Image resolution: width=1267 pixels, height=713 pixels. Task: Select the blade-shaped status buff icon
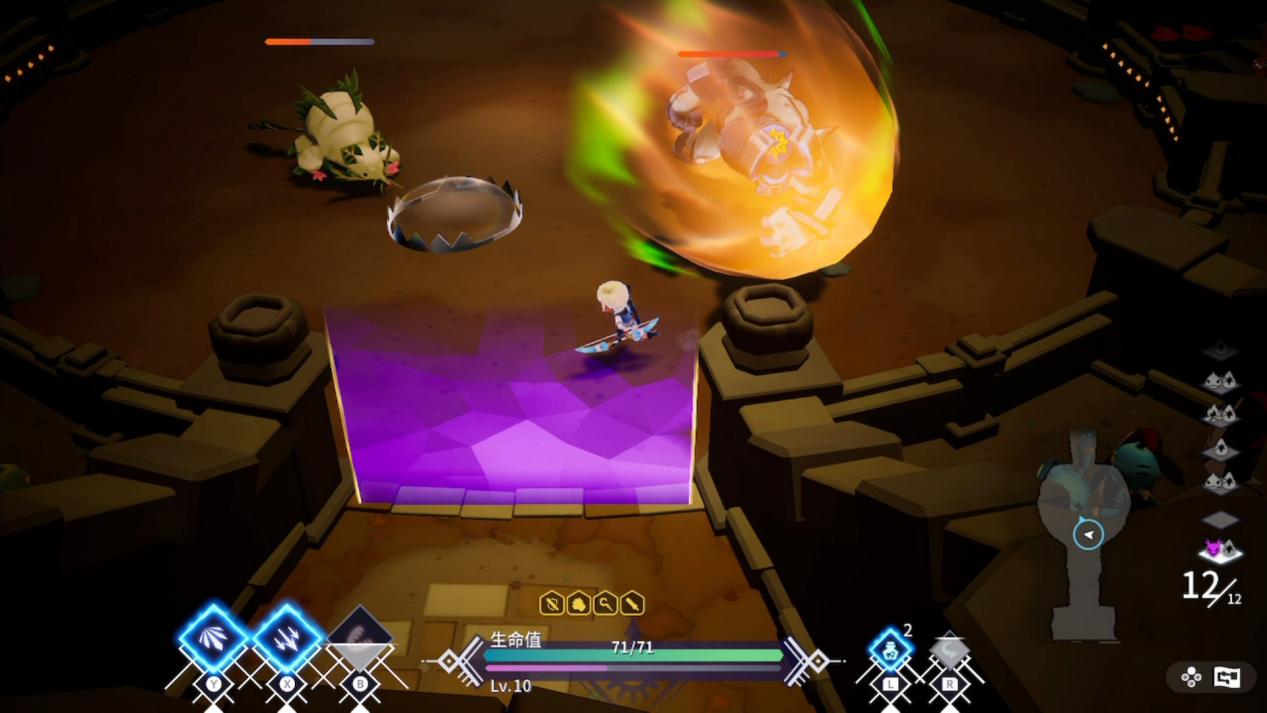632,603
